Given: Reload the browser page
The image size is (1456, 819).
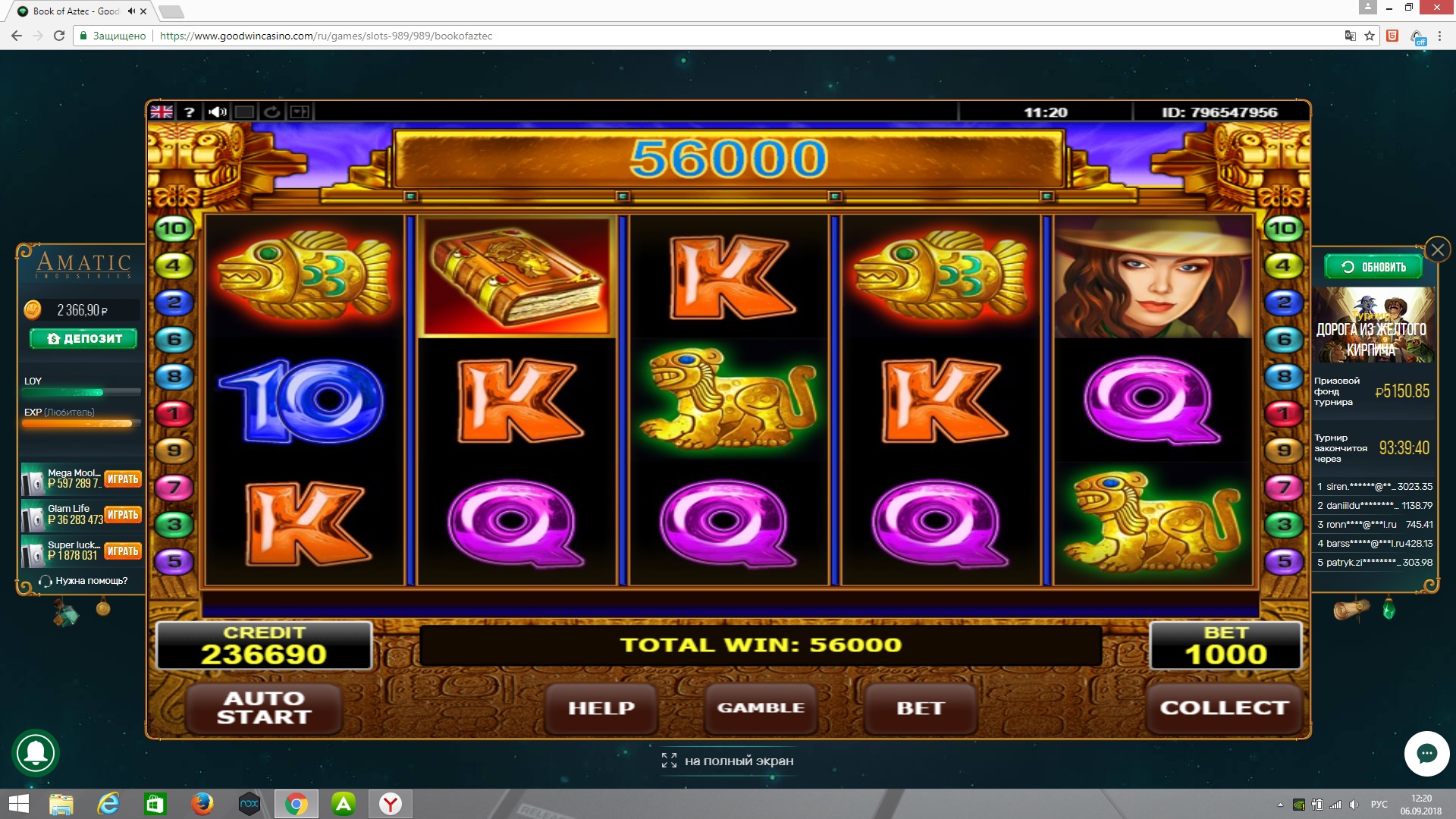Looking at the screenshot, I should 59,36.
